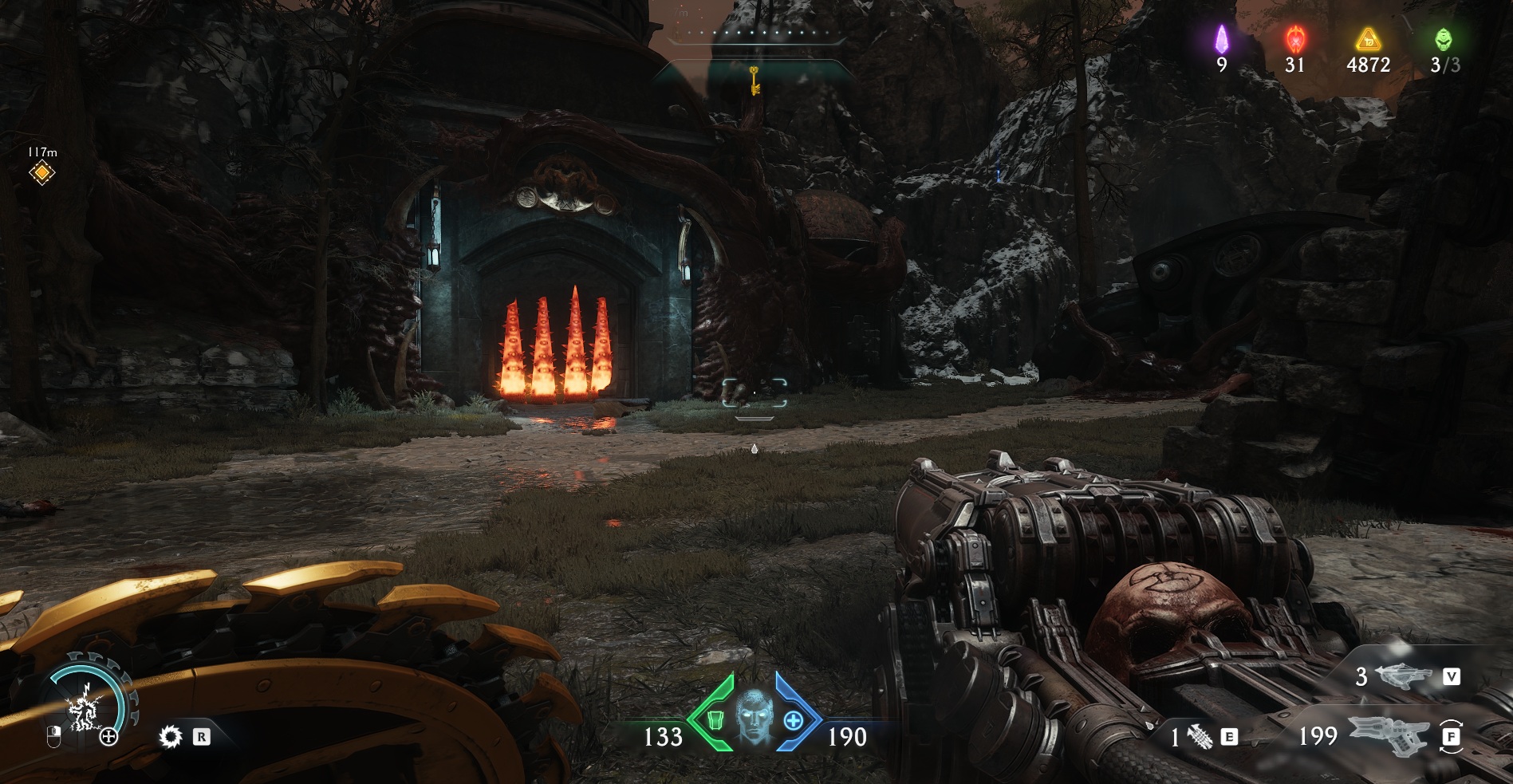Select the orange diamond objective marker
Screen dimensions: 1513x784
42,172
